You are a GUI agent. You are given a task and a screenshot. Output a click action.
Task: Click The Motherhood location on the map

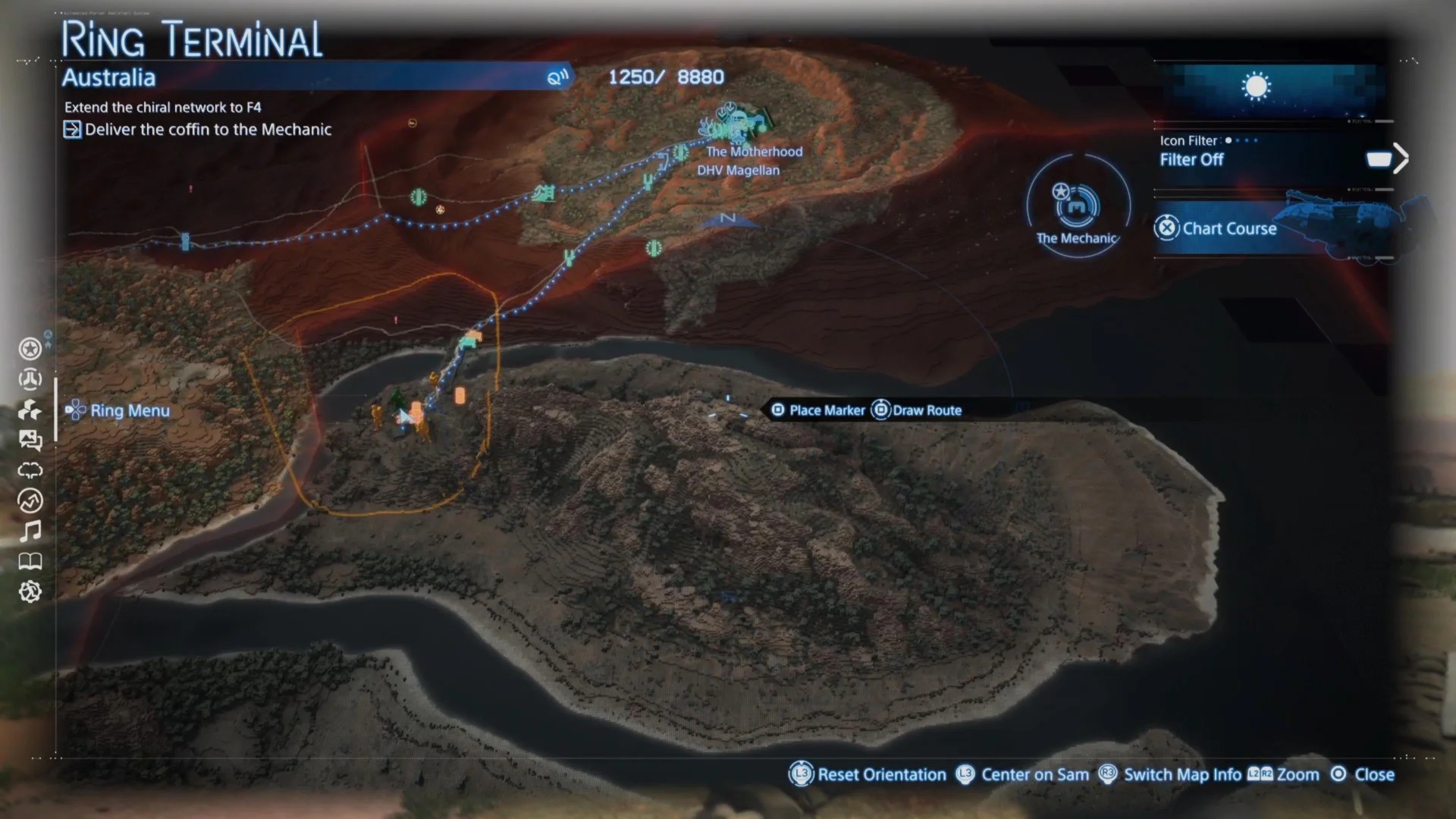click(754, 152)
